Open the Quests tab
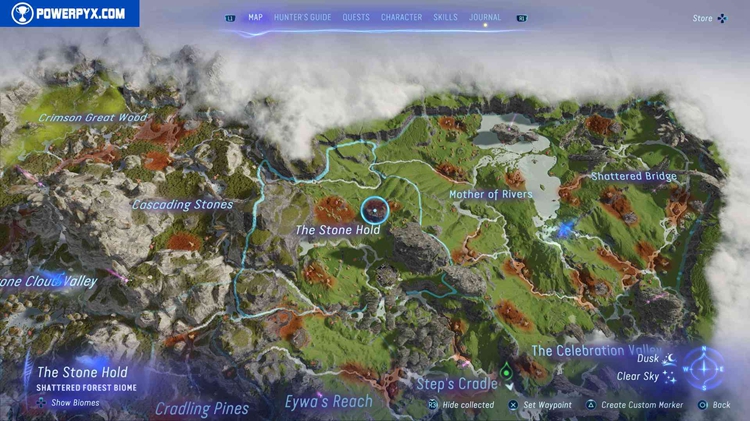 [x=355, y=17]
